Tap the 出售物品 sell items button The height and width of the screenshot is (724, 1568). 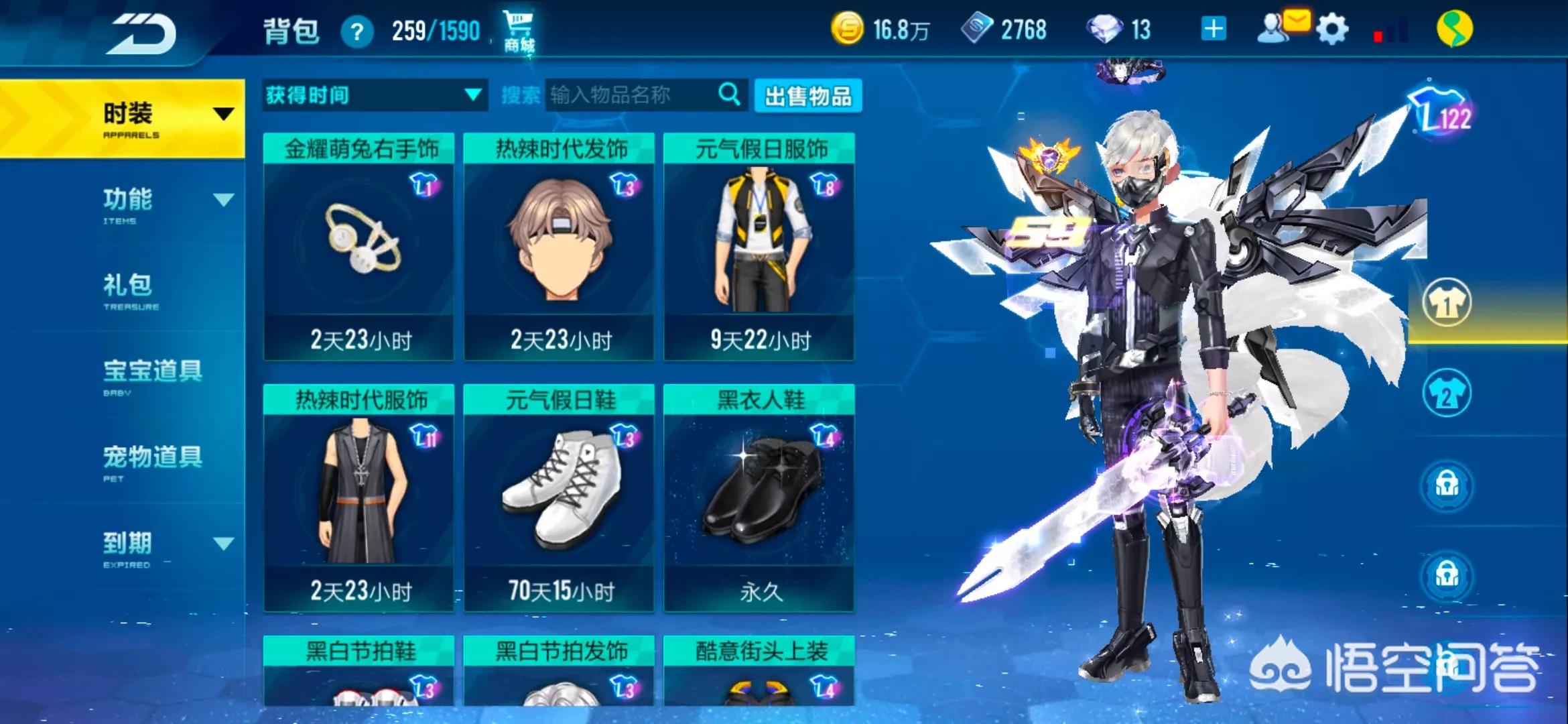point(807,97)
